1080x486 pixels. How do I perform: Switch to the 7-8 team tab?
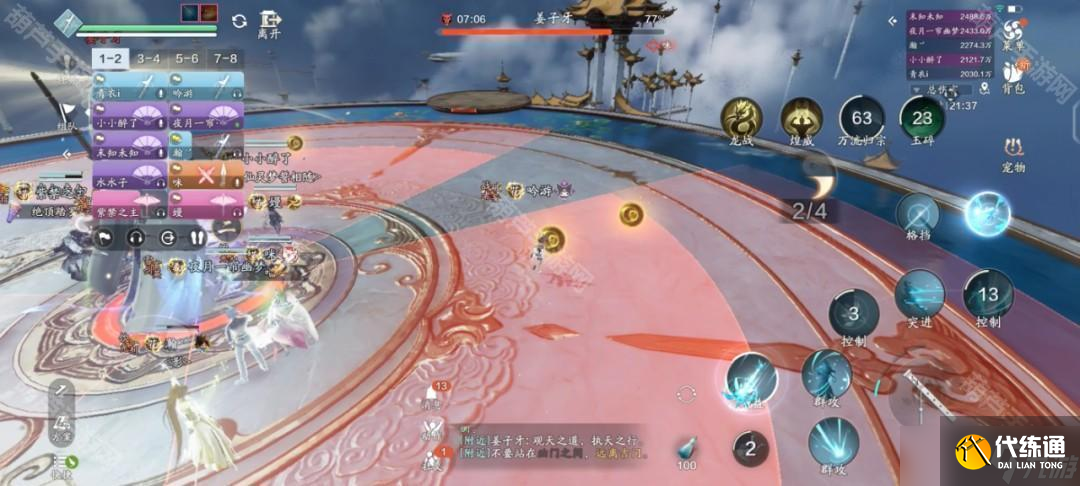[x=225, y=59]
